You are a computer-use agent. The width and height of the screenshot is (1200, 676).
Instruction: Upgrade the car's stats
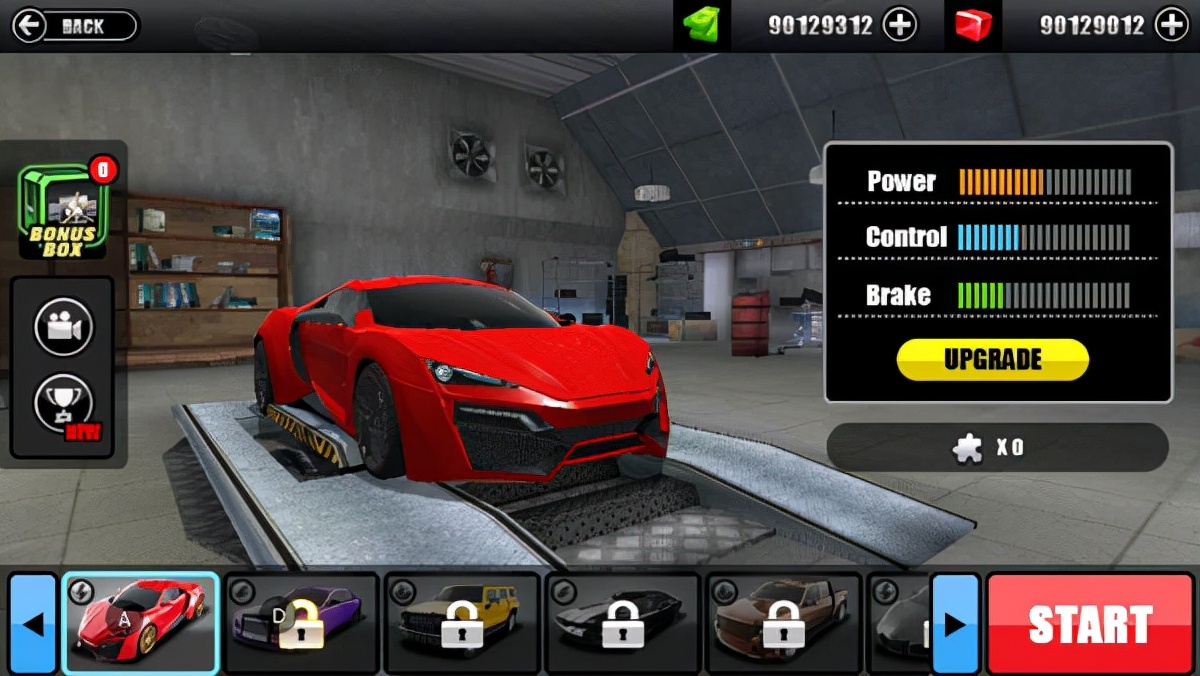(x=992, y=360)
